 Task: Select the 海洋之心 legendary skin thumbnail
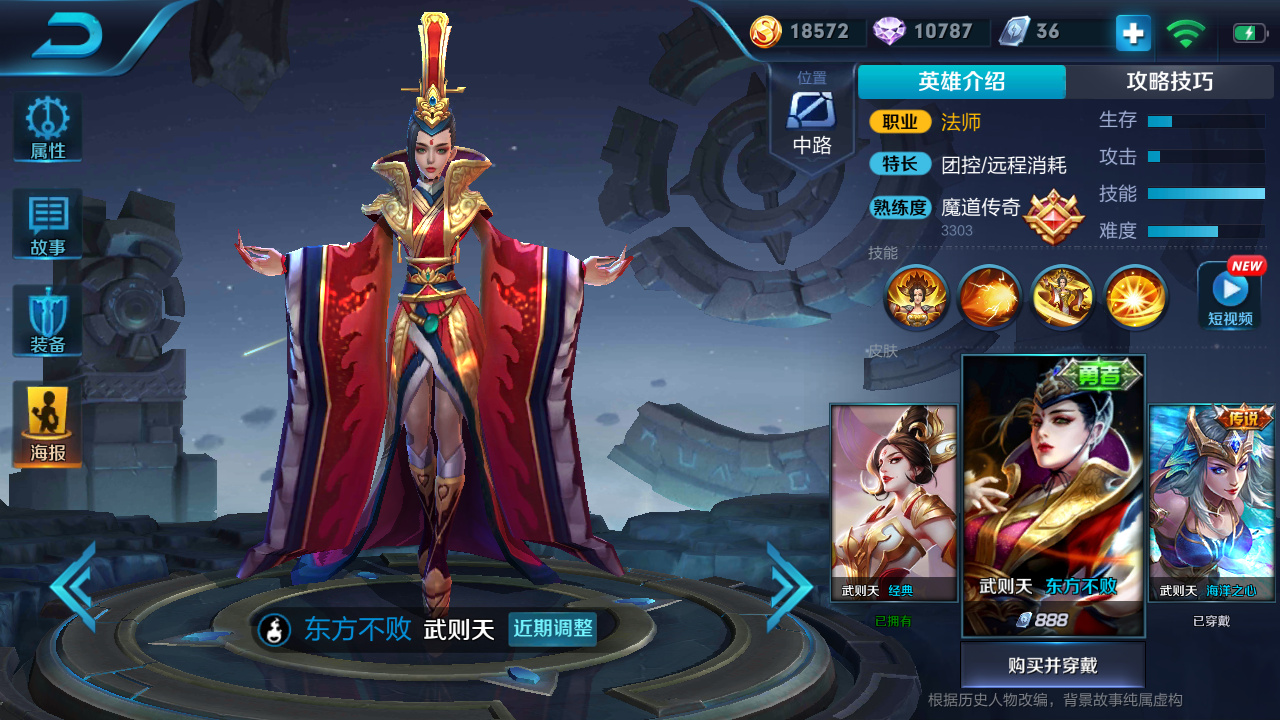click(x=1213, y=500)
